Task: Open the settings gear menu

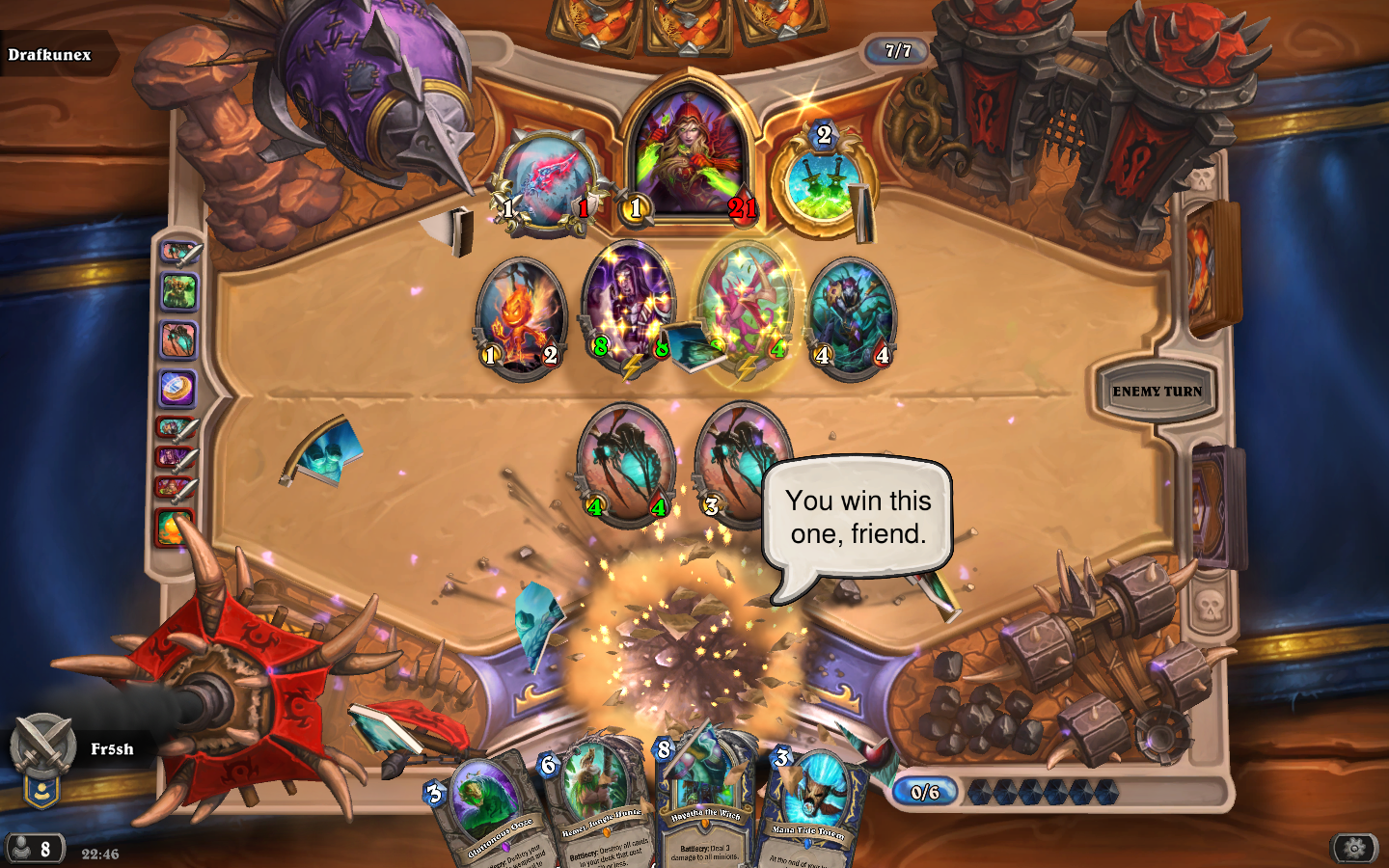Action: click(x=1354, y=848)
